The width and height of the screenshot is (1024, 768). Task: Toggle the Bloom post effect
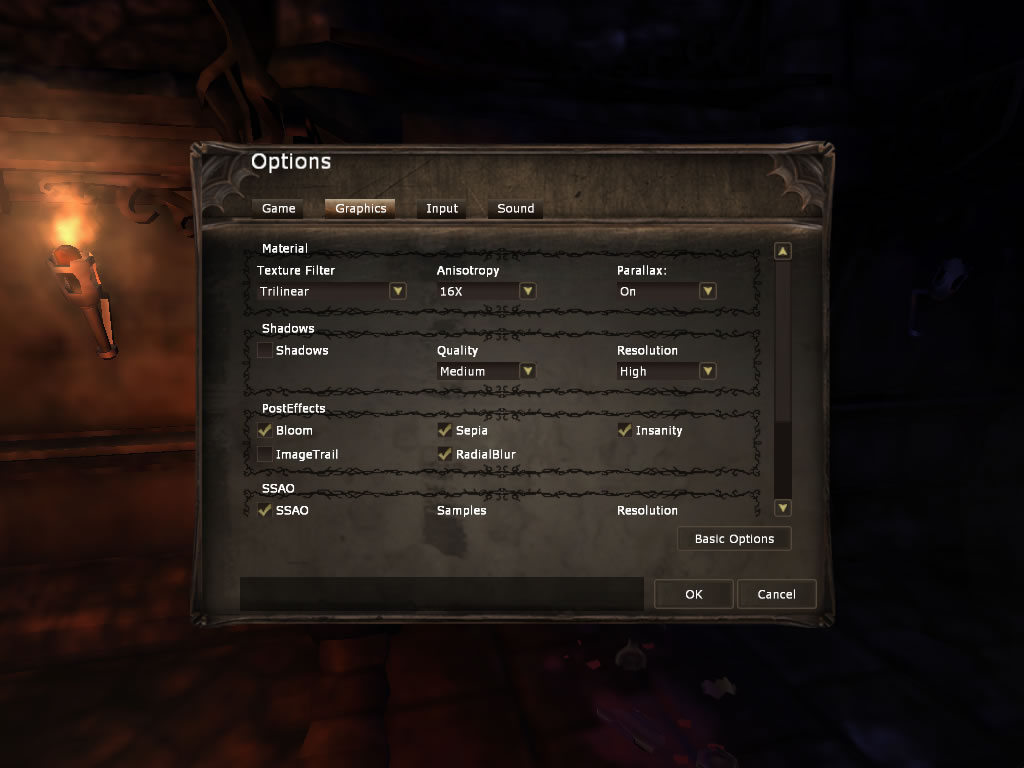265,430
